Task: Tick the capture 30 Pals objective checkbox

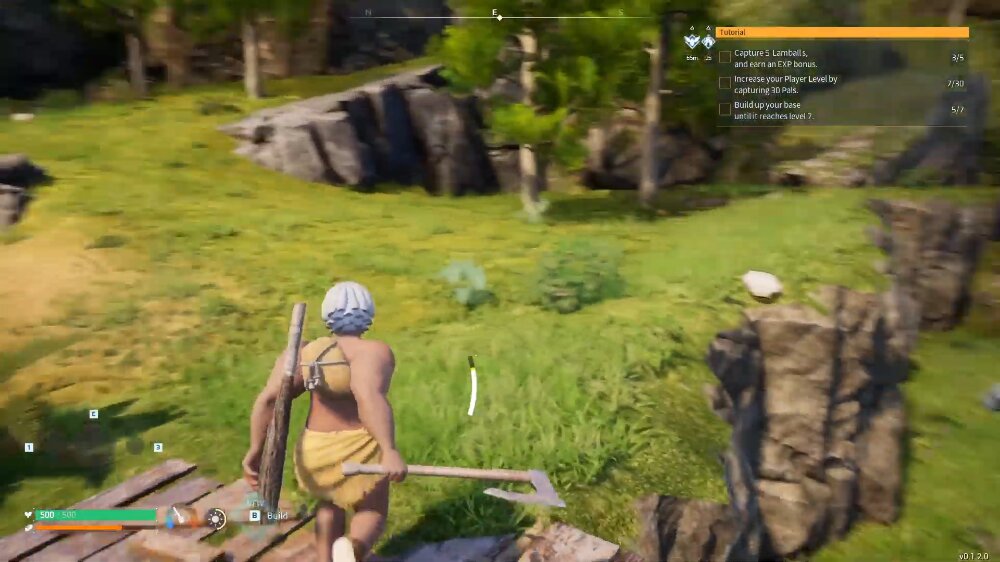Action: coord(725,83)
